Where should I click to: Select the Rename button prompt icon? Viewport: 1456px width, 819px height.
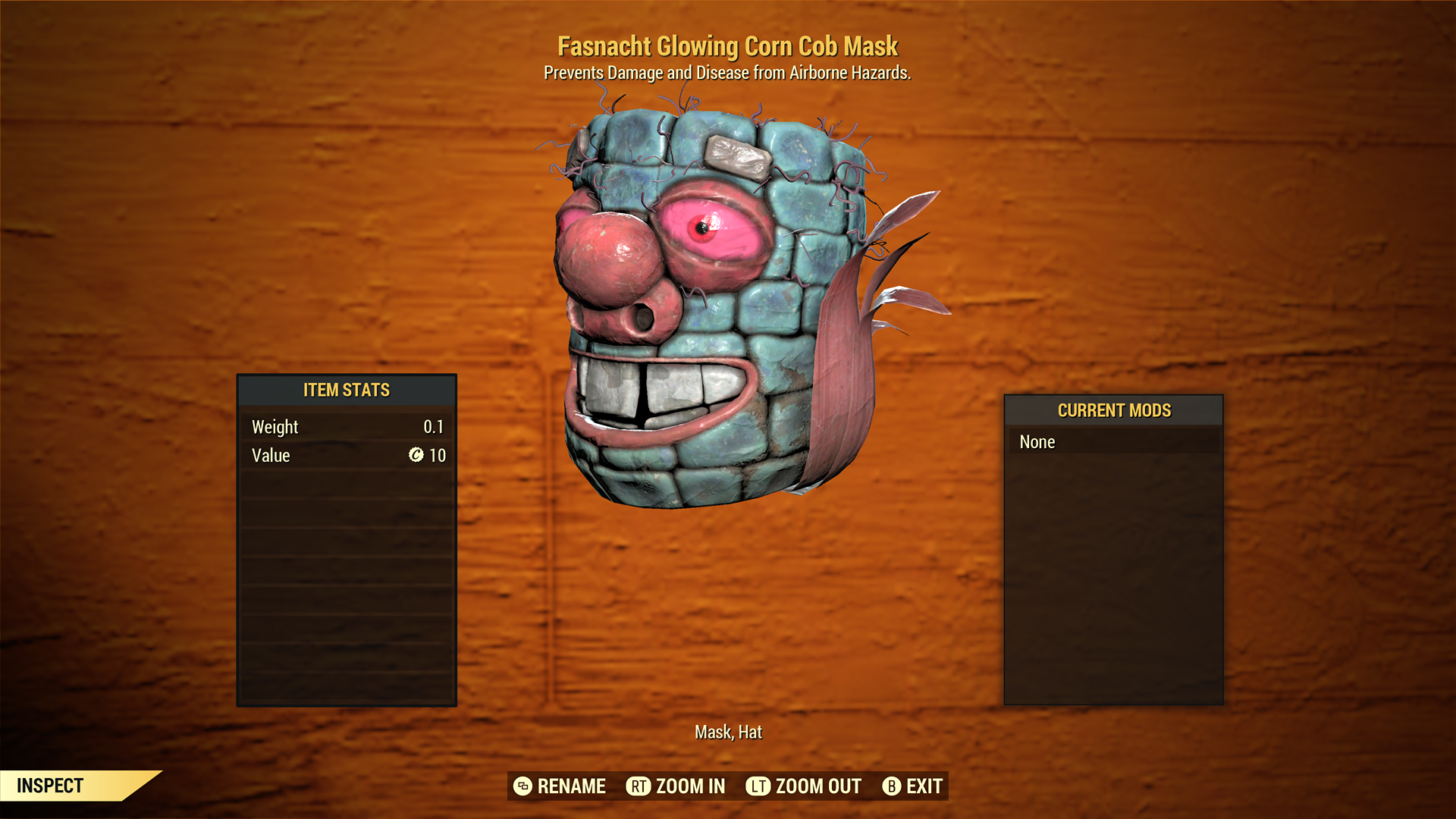(522, 786)
